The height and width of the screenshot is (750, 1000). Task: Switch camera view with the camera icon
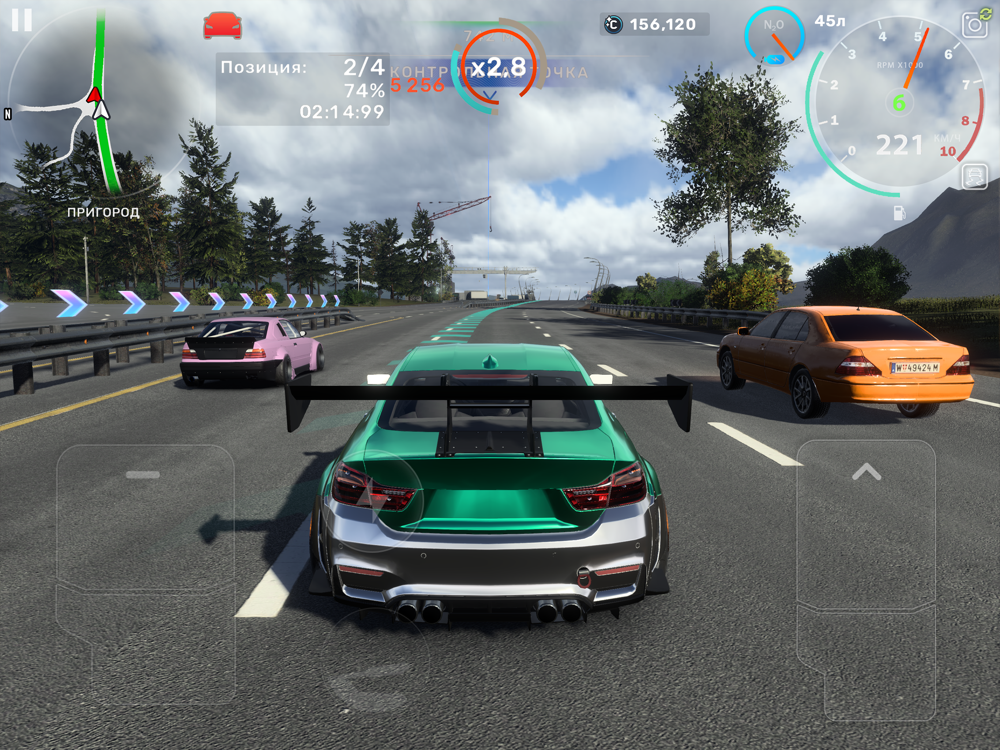[974, 26]
